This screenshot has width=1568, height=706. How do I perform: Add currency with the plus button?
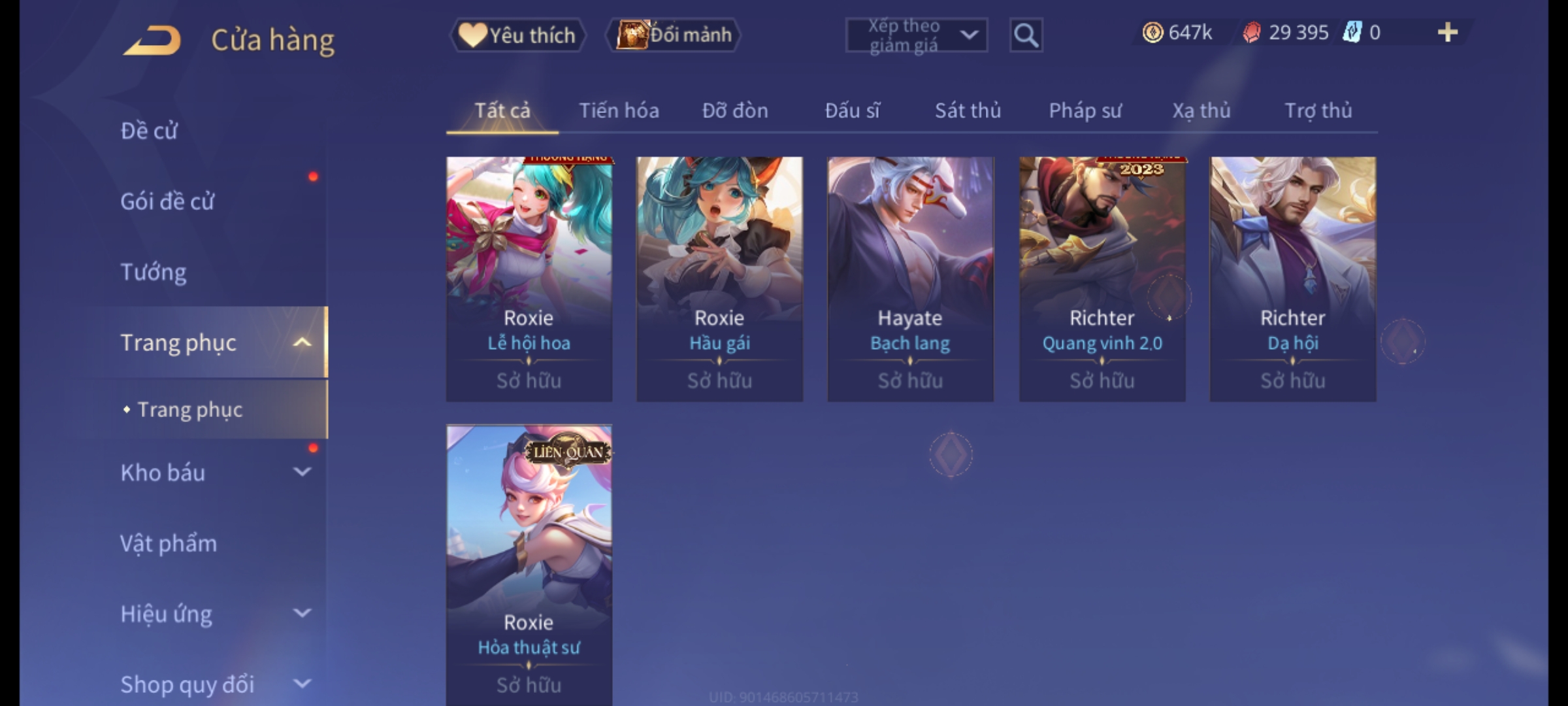1447,33
